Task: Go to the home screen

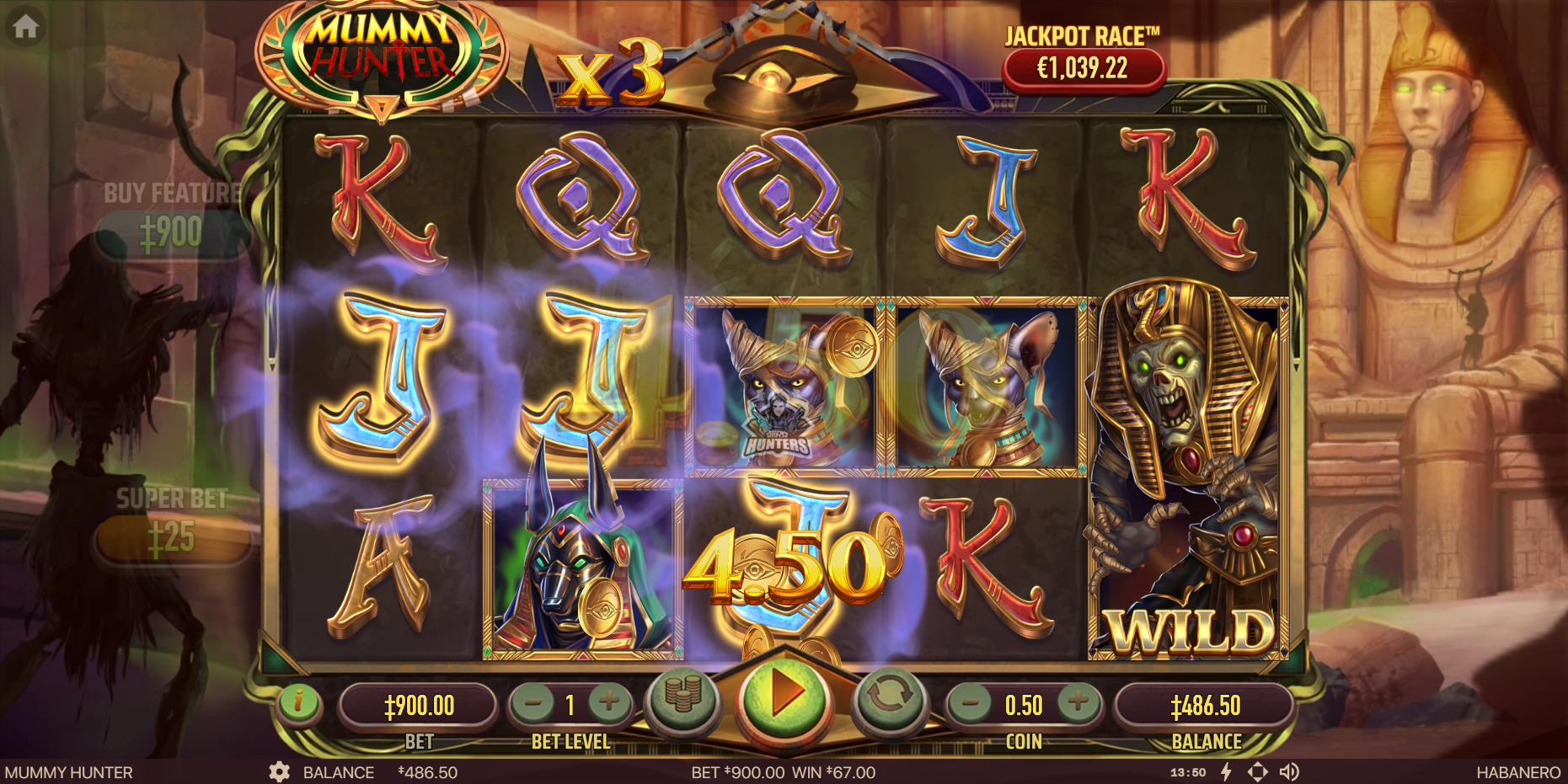Action: (25, 27)
